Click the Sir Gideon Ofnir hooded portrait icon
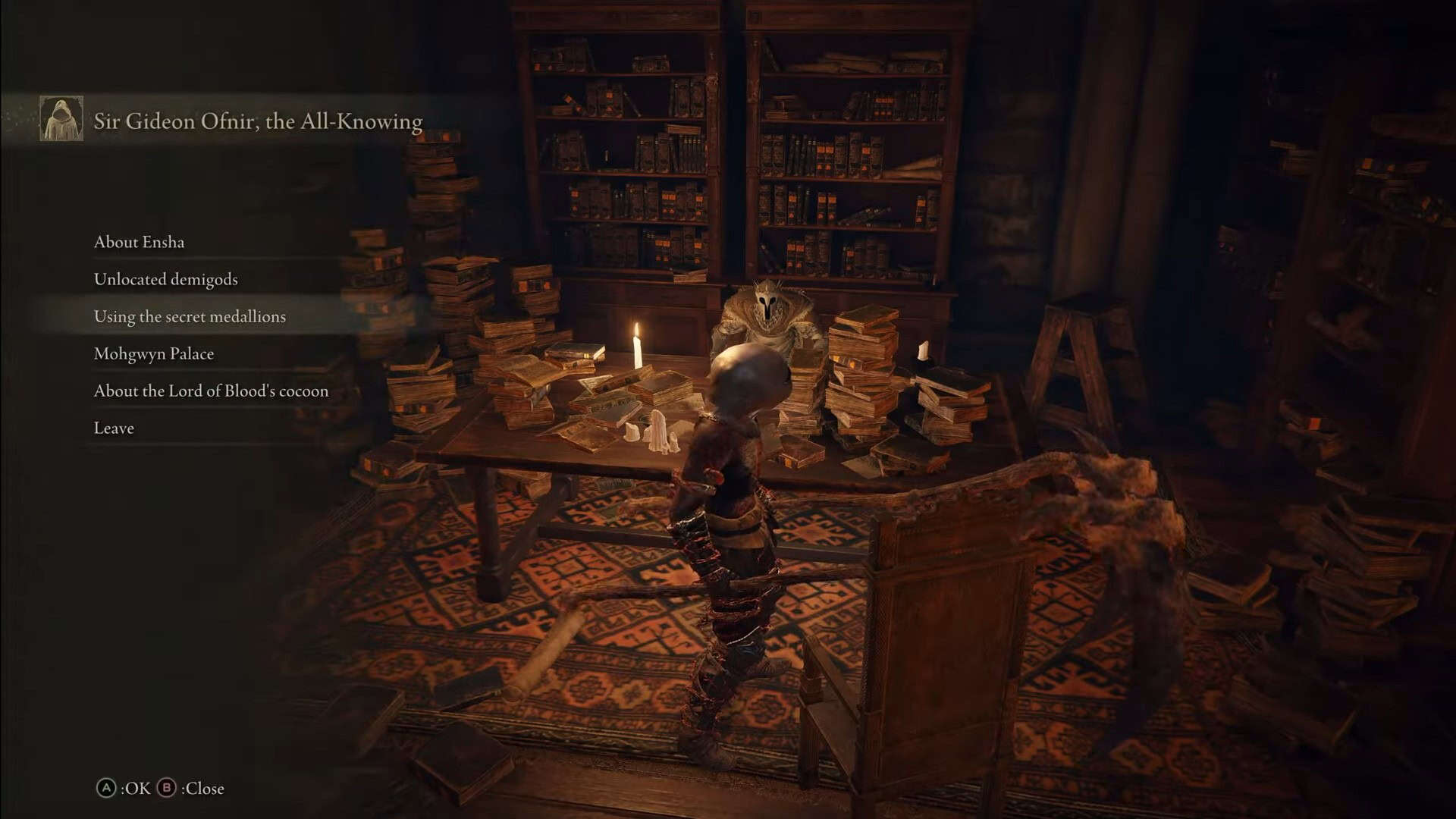Image resolution: width=1456 pixels, height=819 pixels. point(61,120)
